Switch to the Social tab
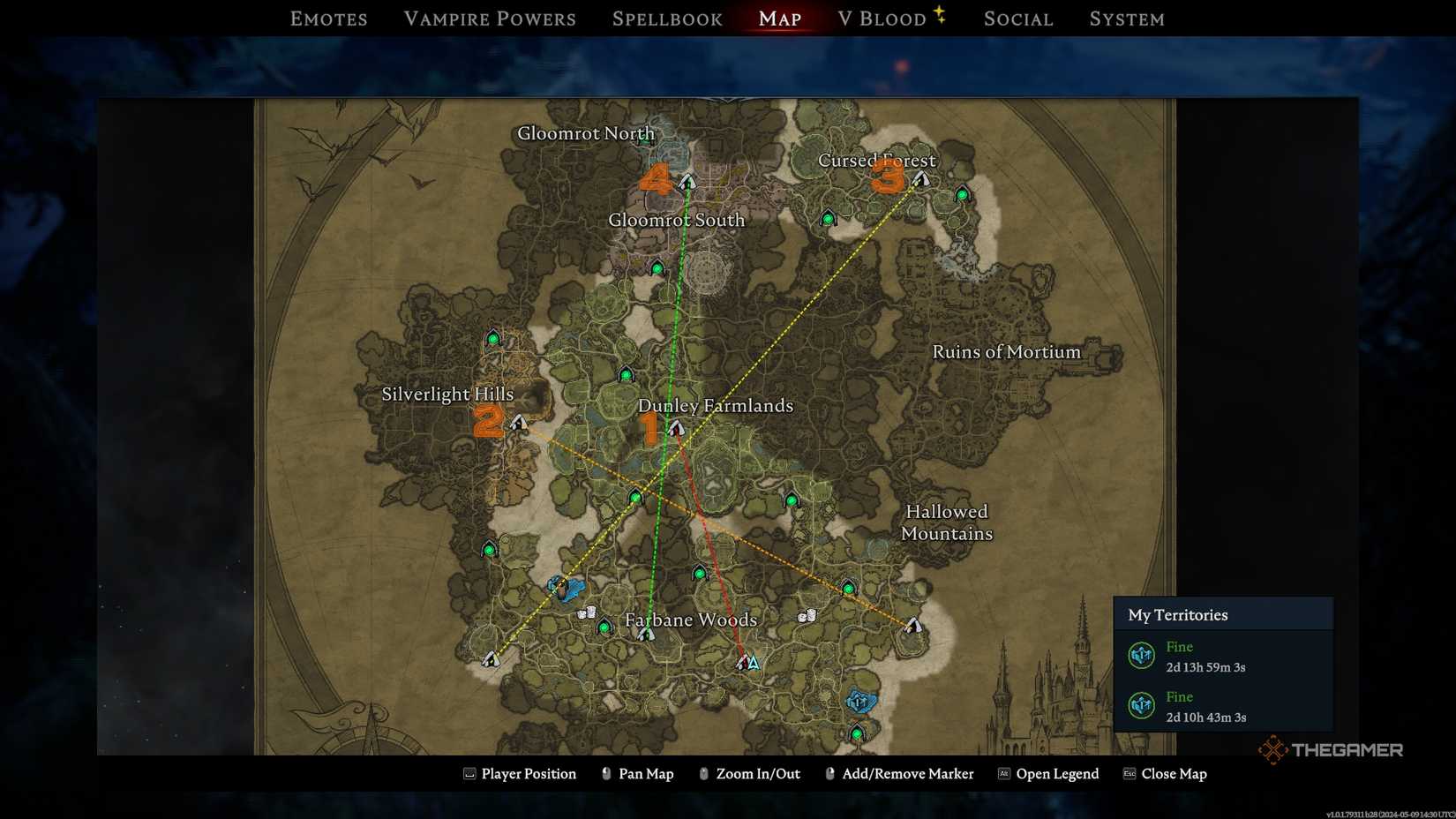The width and height of the screenshot is (1456, 819). (1017, 18)
